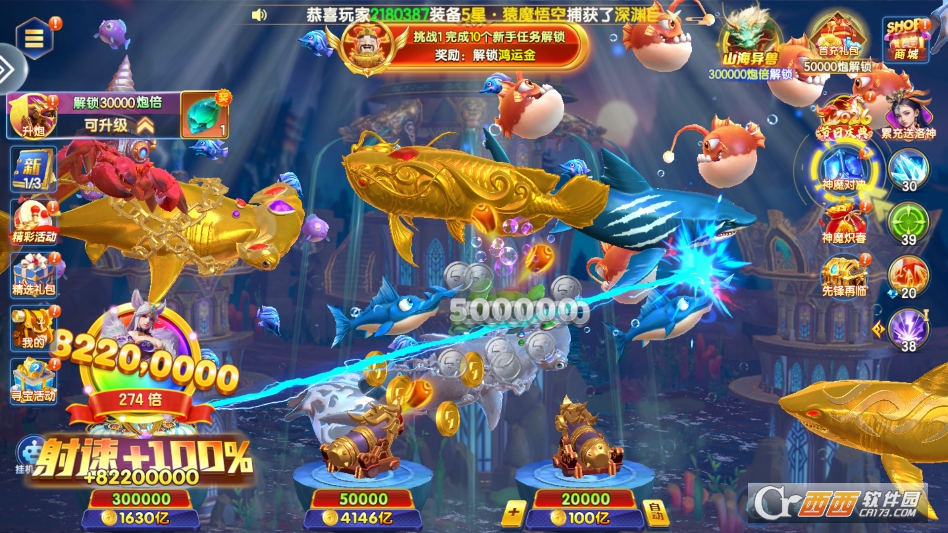Activate the green crosshair lock-on skill

tap(908, 220)
